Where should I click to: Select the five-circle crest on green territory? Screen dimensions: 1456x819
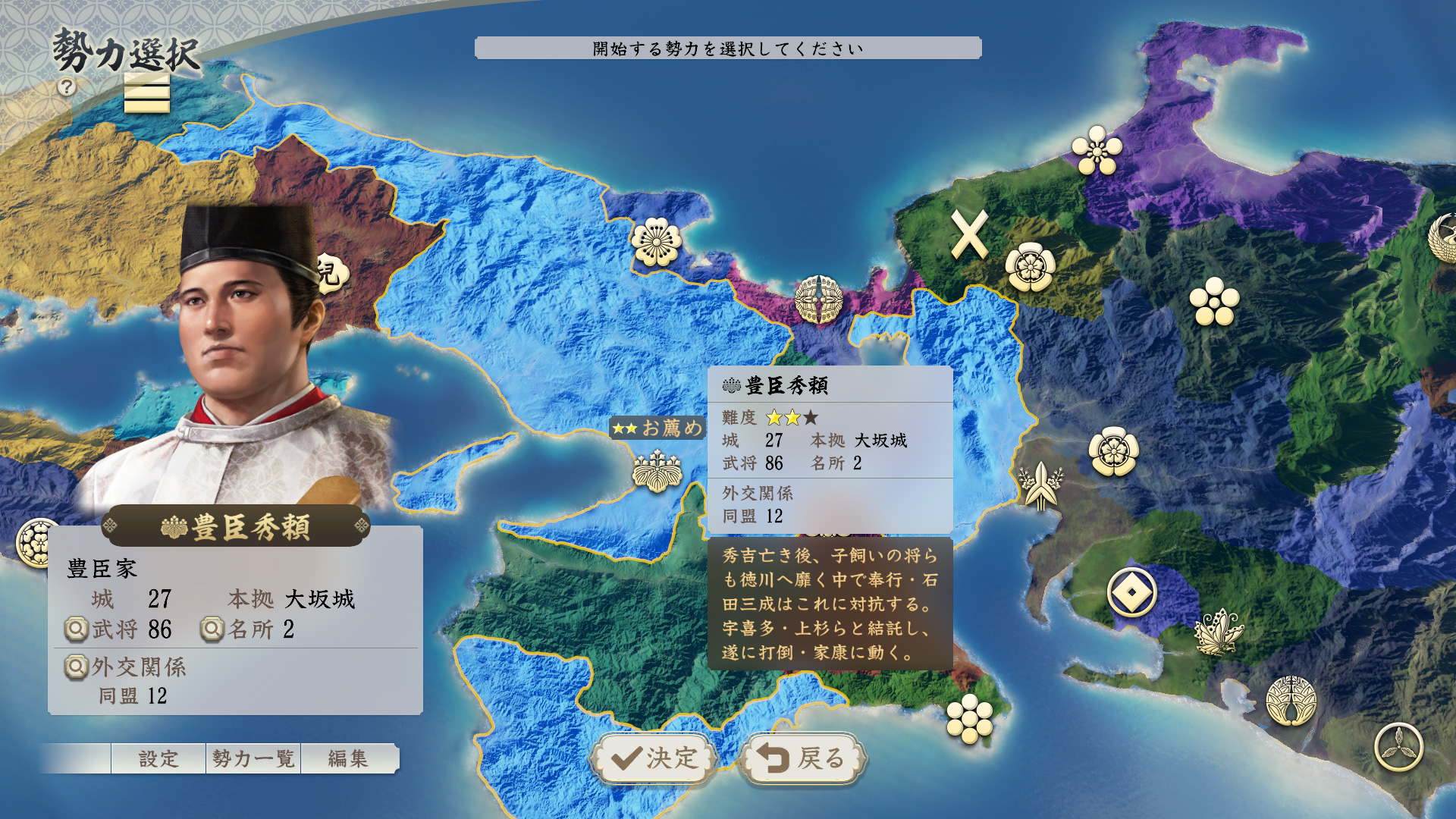pos(1214,302)
